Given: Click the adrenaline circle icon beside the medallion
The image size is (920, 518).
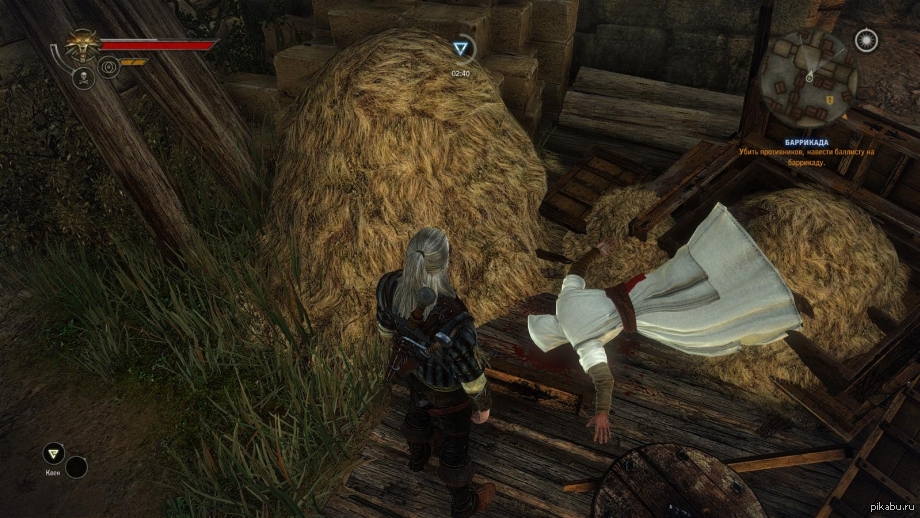Looking at the screenshot, I should point(108,68).
